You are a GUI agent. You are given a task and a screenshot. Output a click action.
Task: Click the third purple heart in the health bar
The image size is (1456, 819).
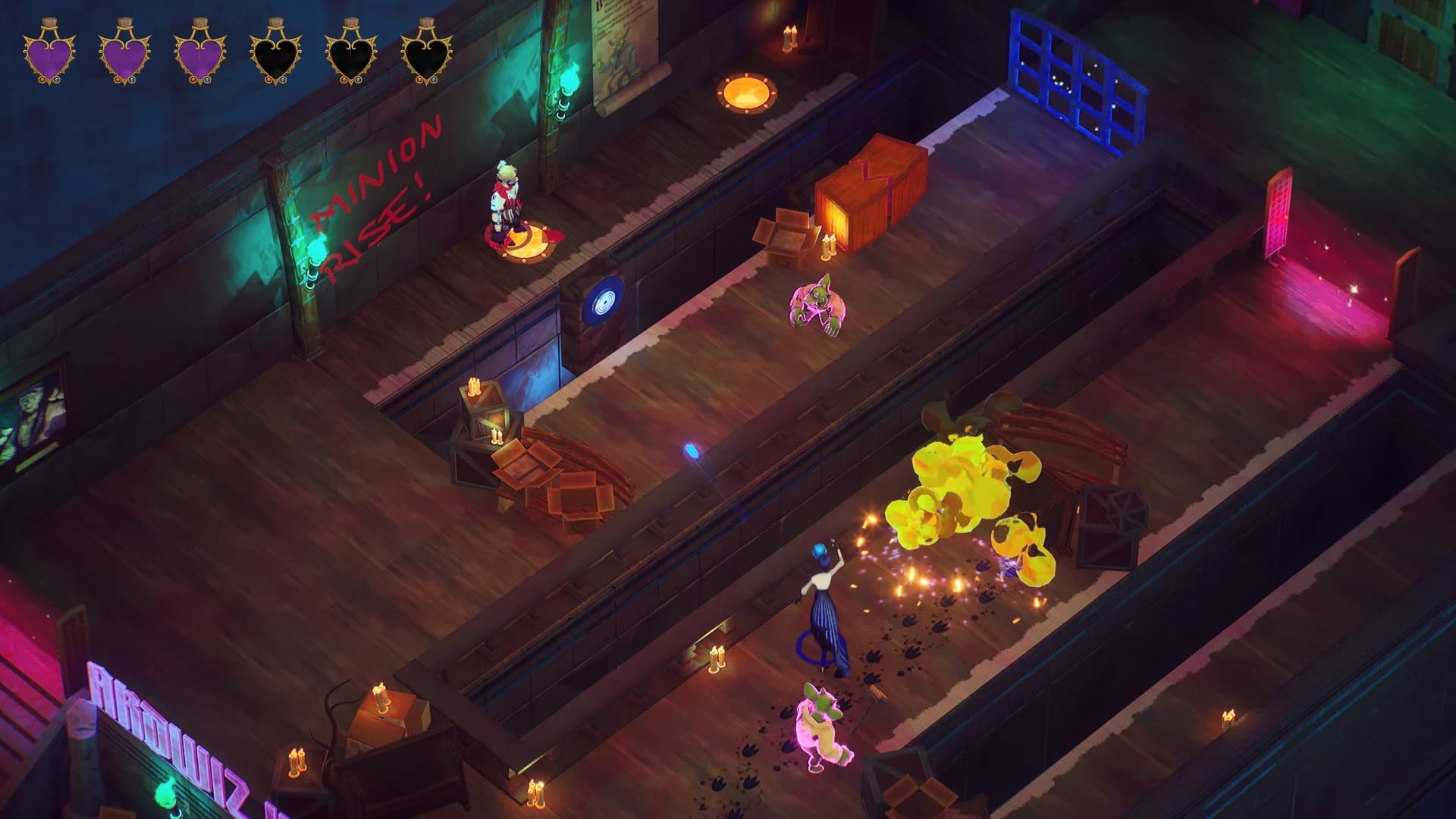click(x=199, y=52)
